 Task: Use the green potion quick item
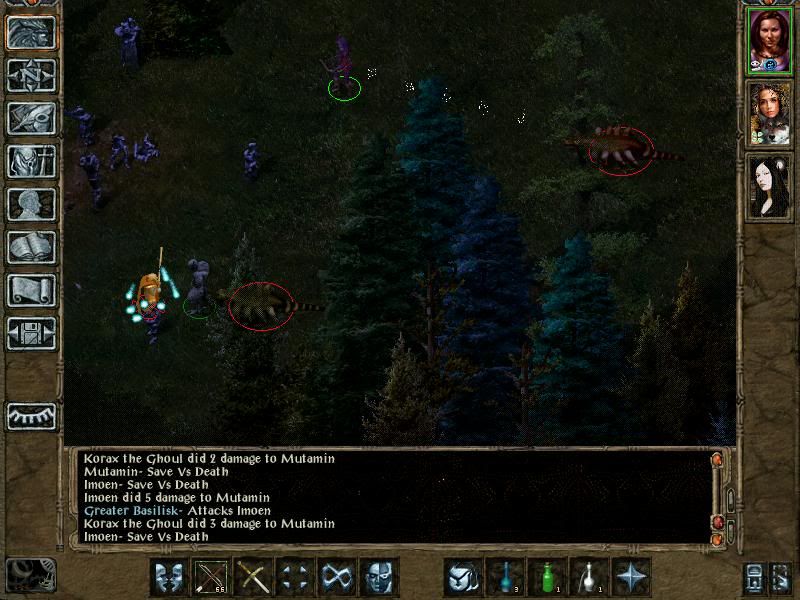(x=547, y=577)
